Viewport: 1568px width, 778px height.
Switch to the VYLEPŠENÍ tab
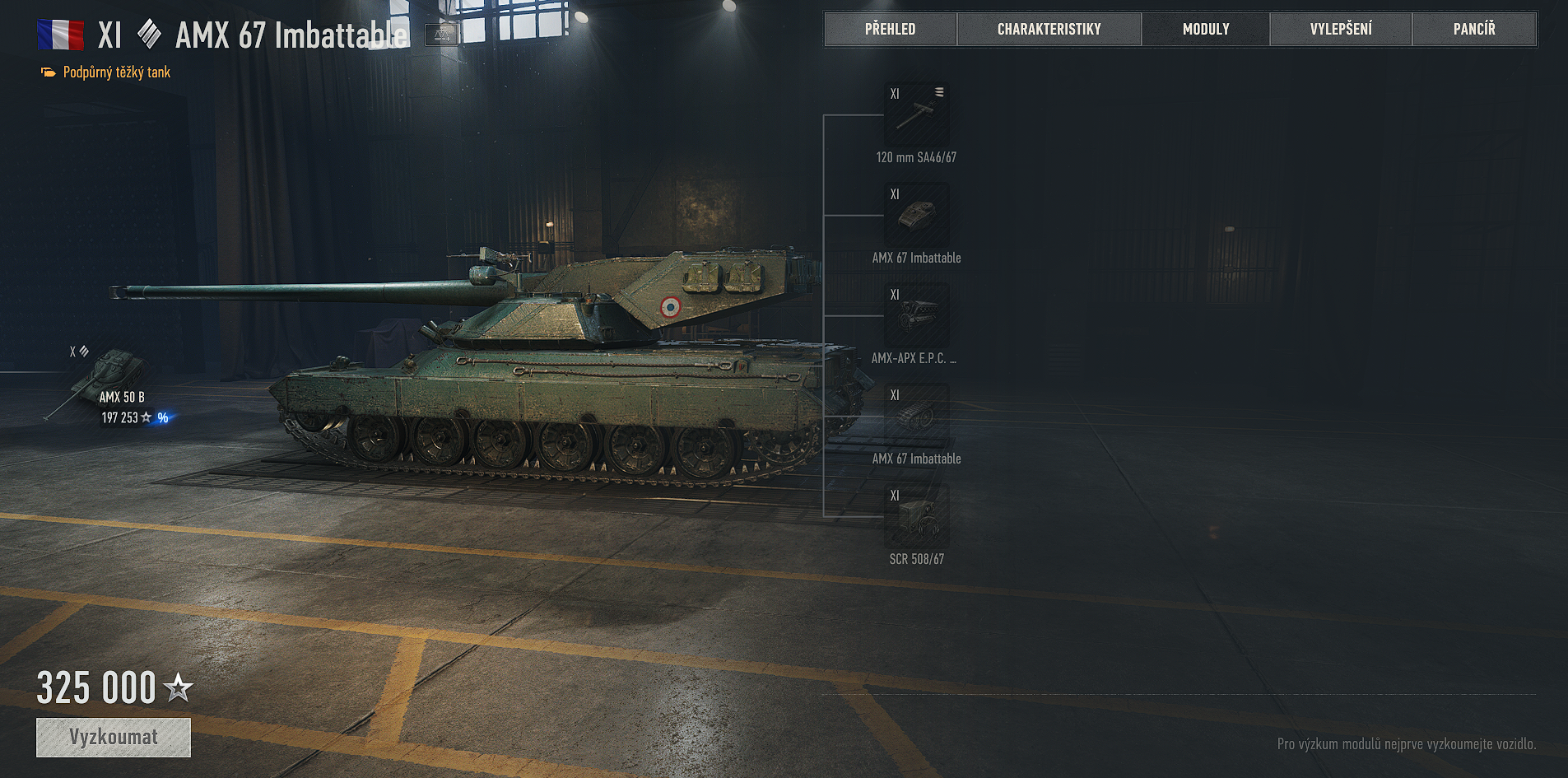[1340, 28]
